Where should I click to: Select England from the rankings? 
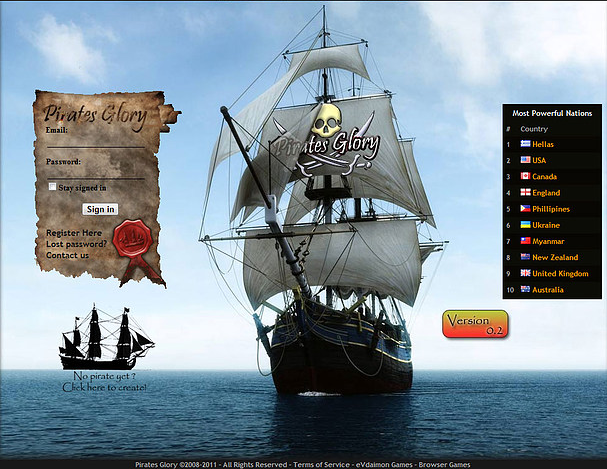tap(546, 193)
